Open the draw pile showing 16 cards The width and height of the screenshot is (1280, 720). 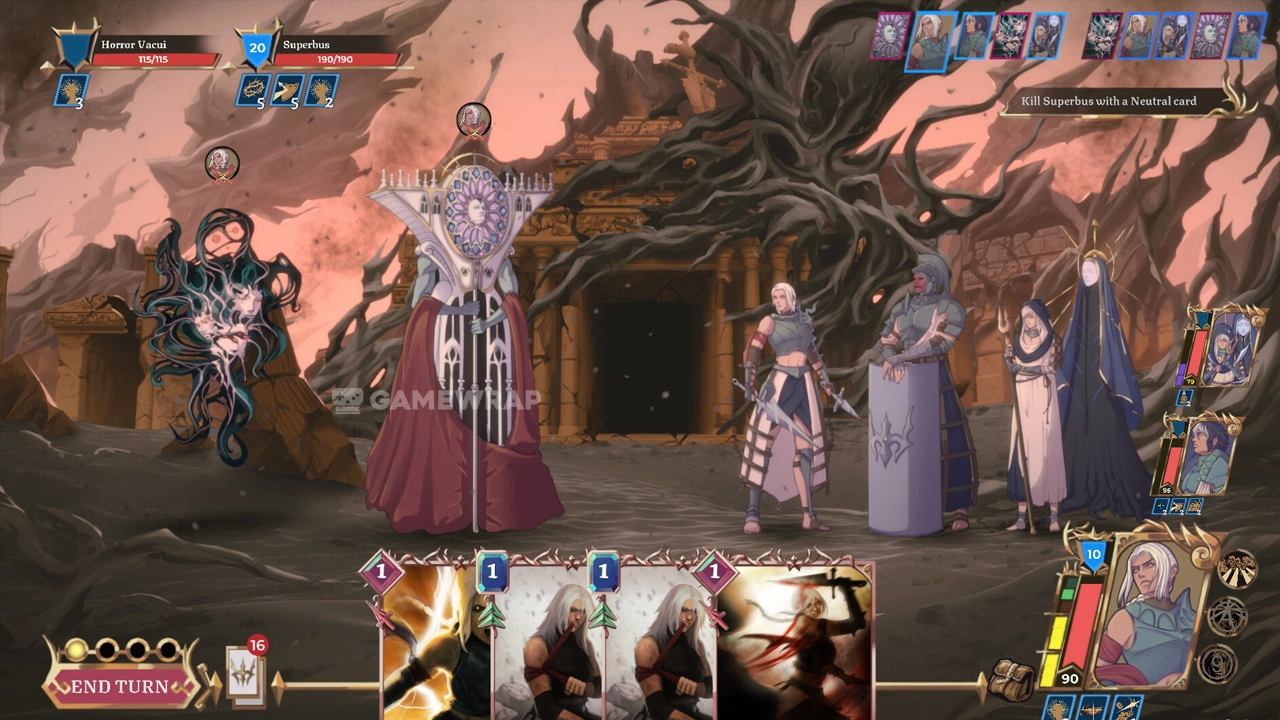tap(246, 677)
